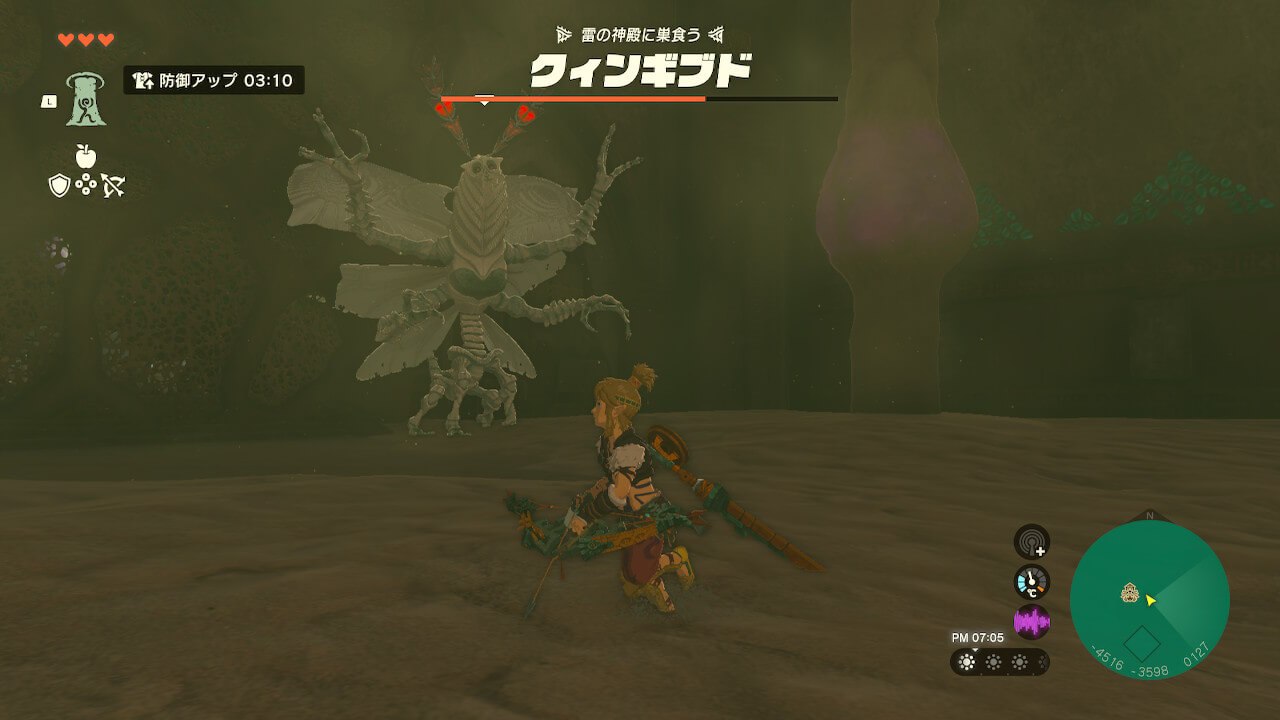Open the bow and arrow quick-select icon
The image size is (1280, 720).
113,185
